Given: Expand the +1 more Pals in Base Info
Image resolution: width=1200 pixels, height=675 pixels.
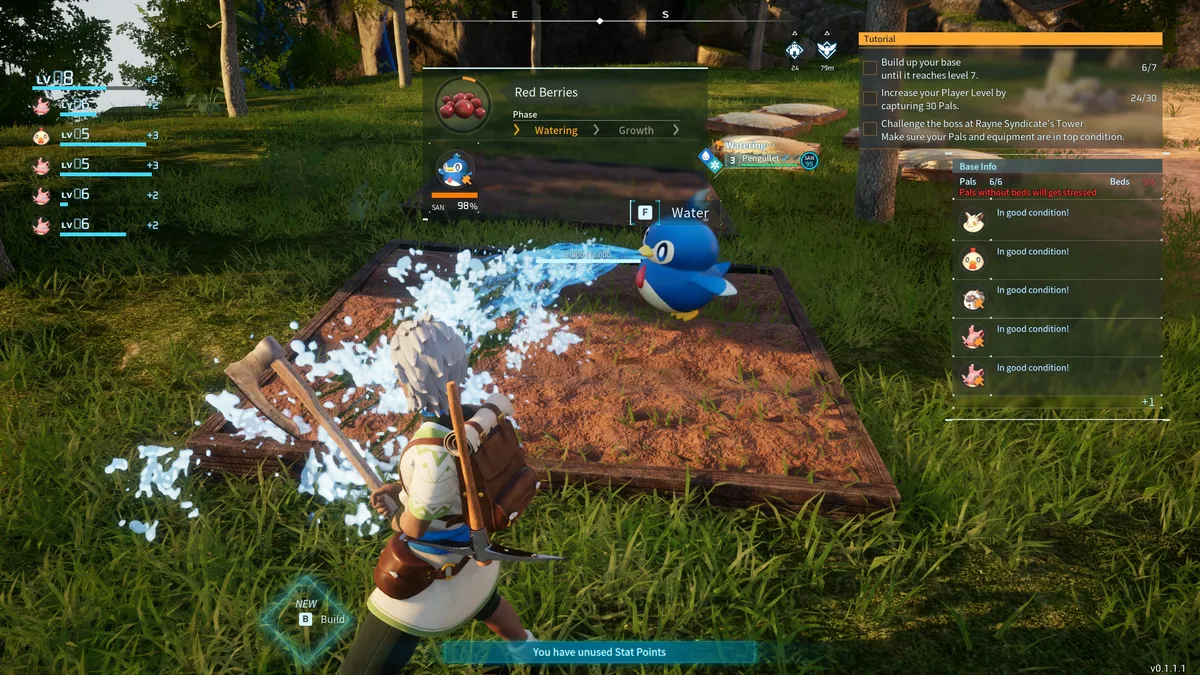Looking at the screenshot, I should (x=1148, y=402).
